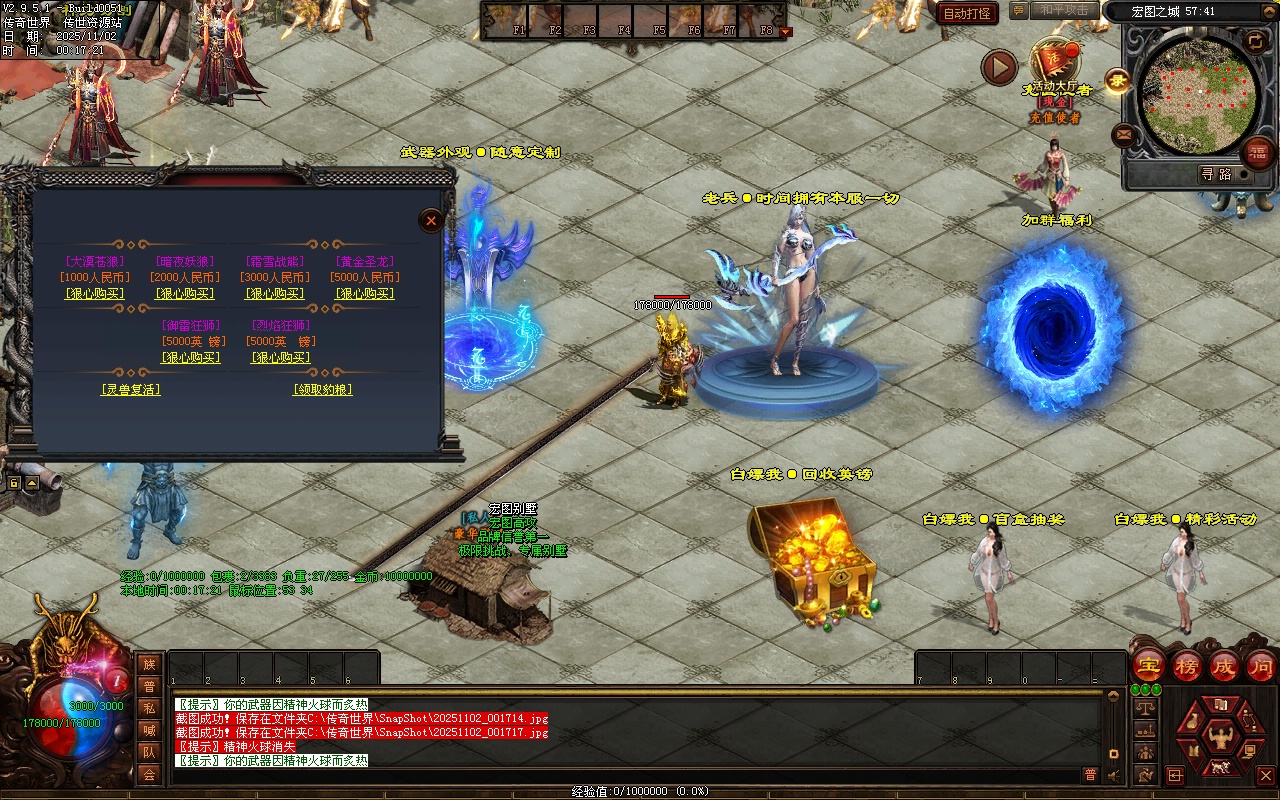Open the red 福 welfare icon
Screen dimensions: 1280x800
pyautogui.click(x=1258, y=153)
